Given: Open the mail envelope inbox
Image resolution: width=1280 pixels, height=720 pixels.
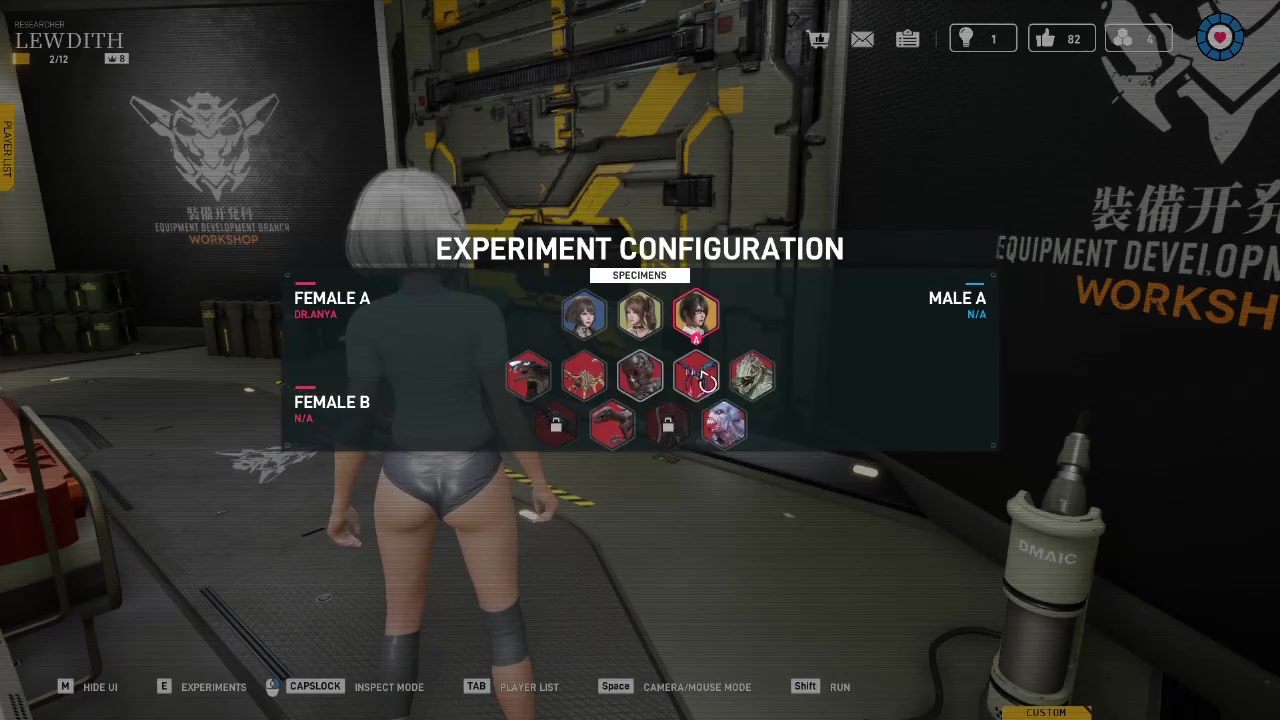Looking at the screenshot, I should click(x=862, y=39).
